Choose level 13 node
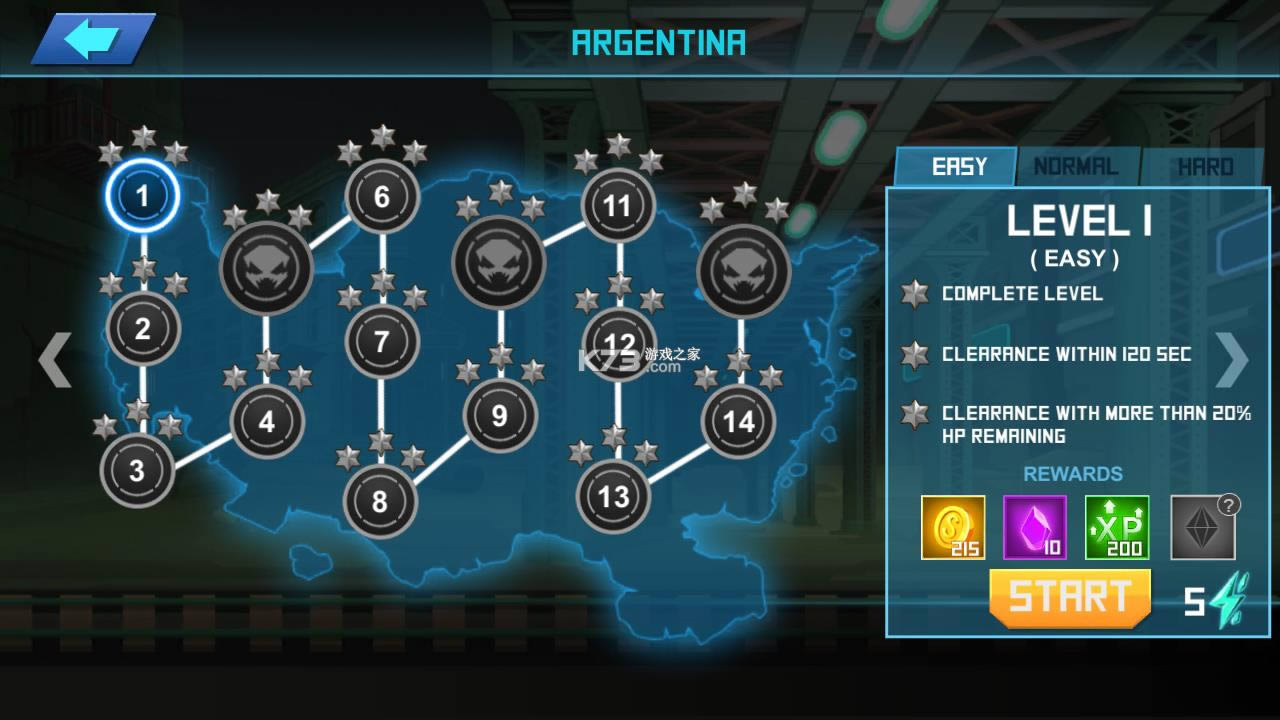 click(613, 496)
